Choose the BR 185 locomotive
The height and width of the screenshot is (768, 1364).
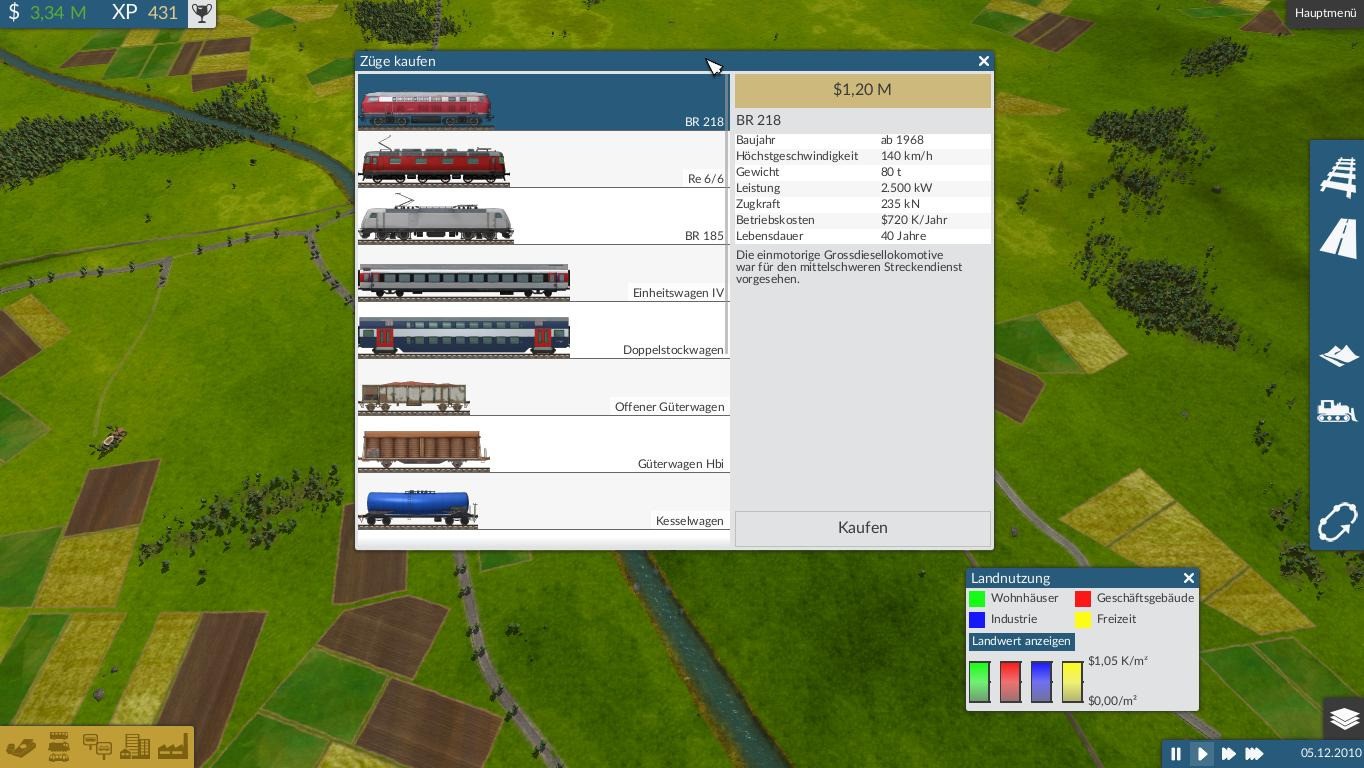(542, 218)
